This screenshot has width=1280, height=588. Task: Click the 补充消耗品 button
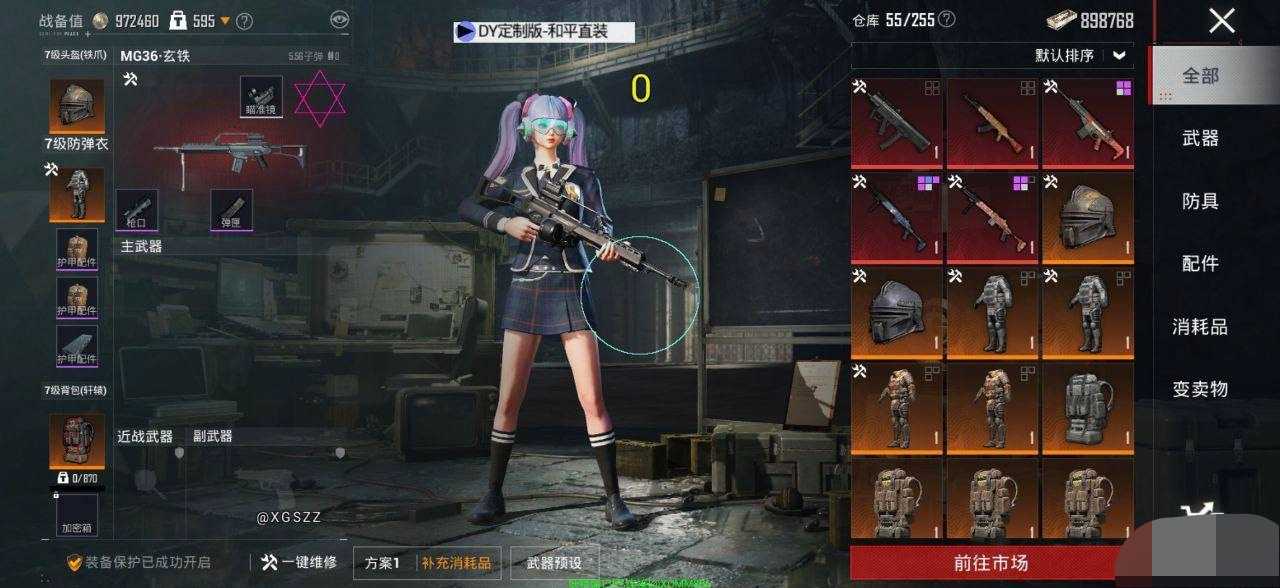[456, 563]
